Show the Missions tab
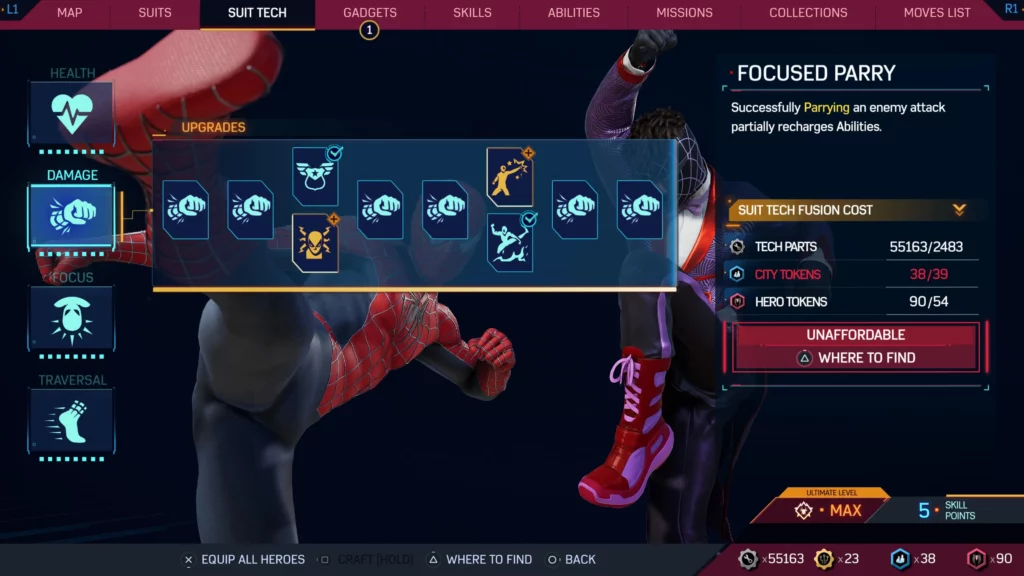The height and width of the screenshot is (576, 1024). pyautogui.click(x=684, y=13)
